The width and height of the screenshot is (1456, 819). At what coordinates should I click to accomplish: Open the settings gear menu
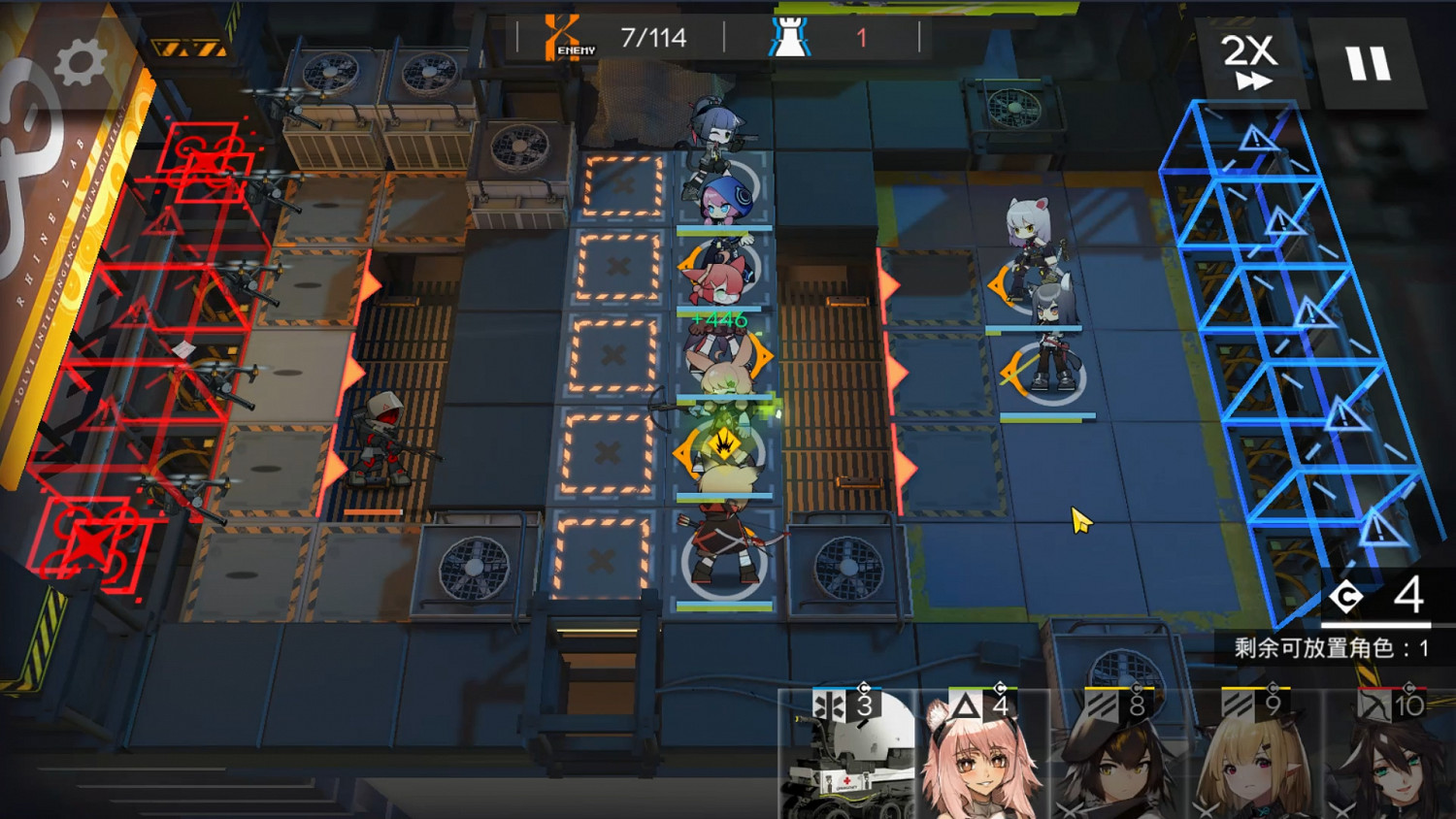coord(80,60)
